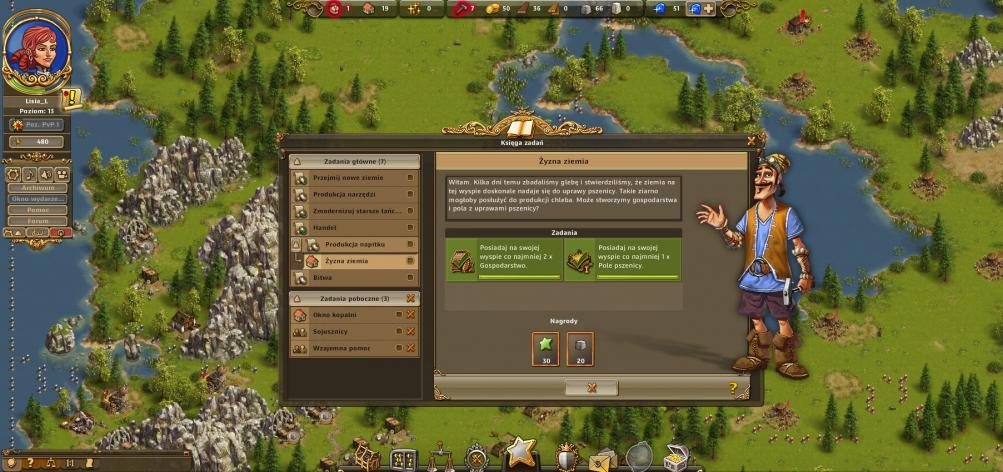This screenshot has width=1003, height=472.
Task: Close the quest book window
Action: pyautogui.click(x=751, y=141)
